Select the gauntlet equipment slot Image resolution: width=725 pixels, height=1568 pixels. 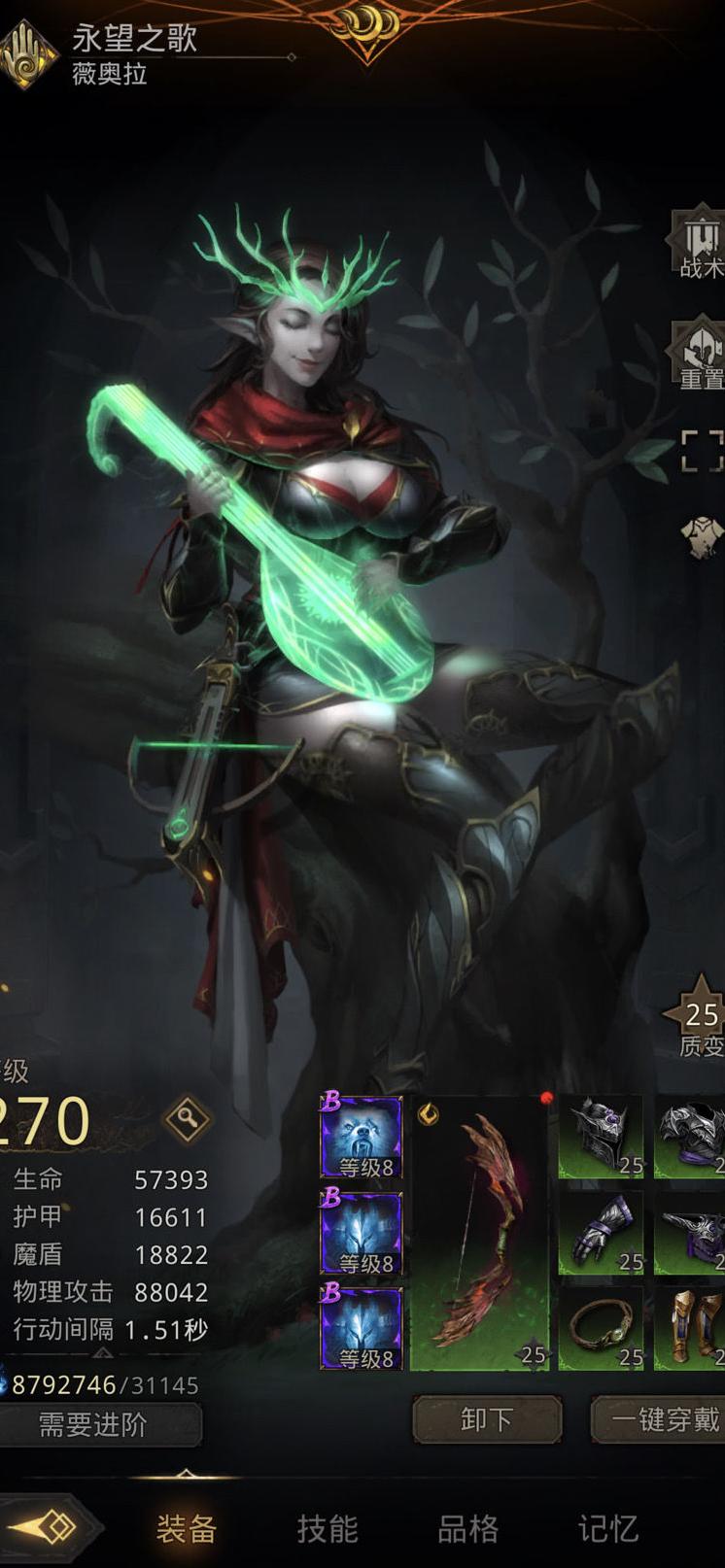click(x=601, y=1232)
